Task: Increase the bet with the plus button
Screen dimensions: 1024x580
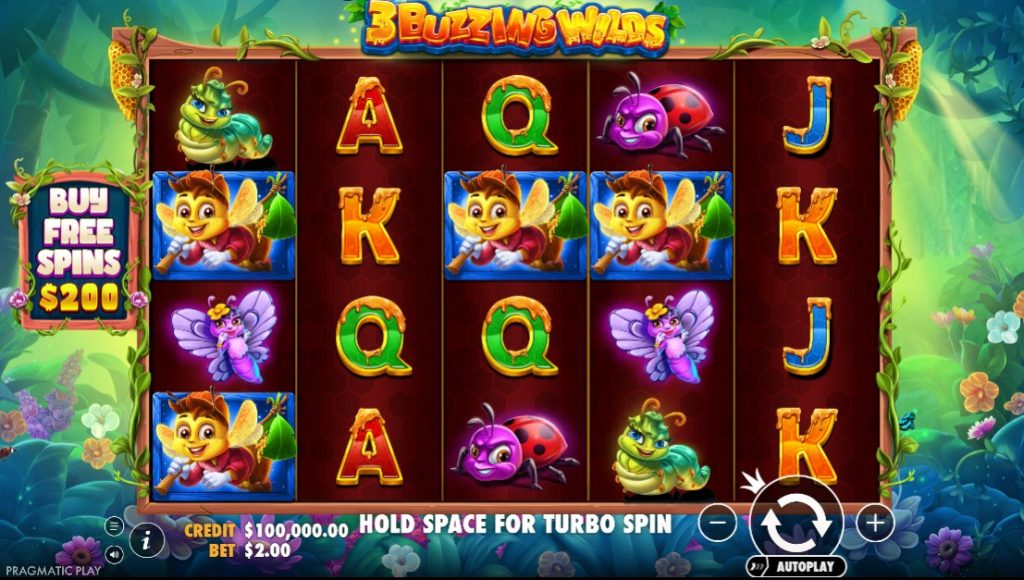Action: pos(875,522)
